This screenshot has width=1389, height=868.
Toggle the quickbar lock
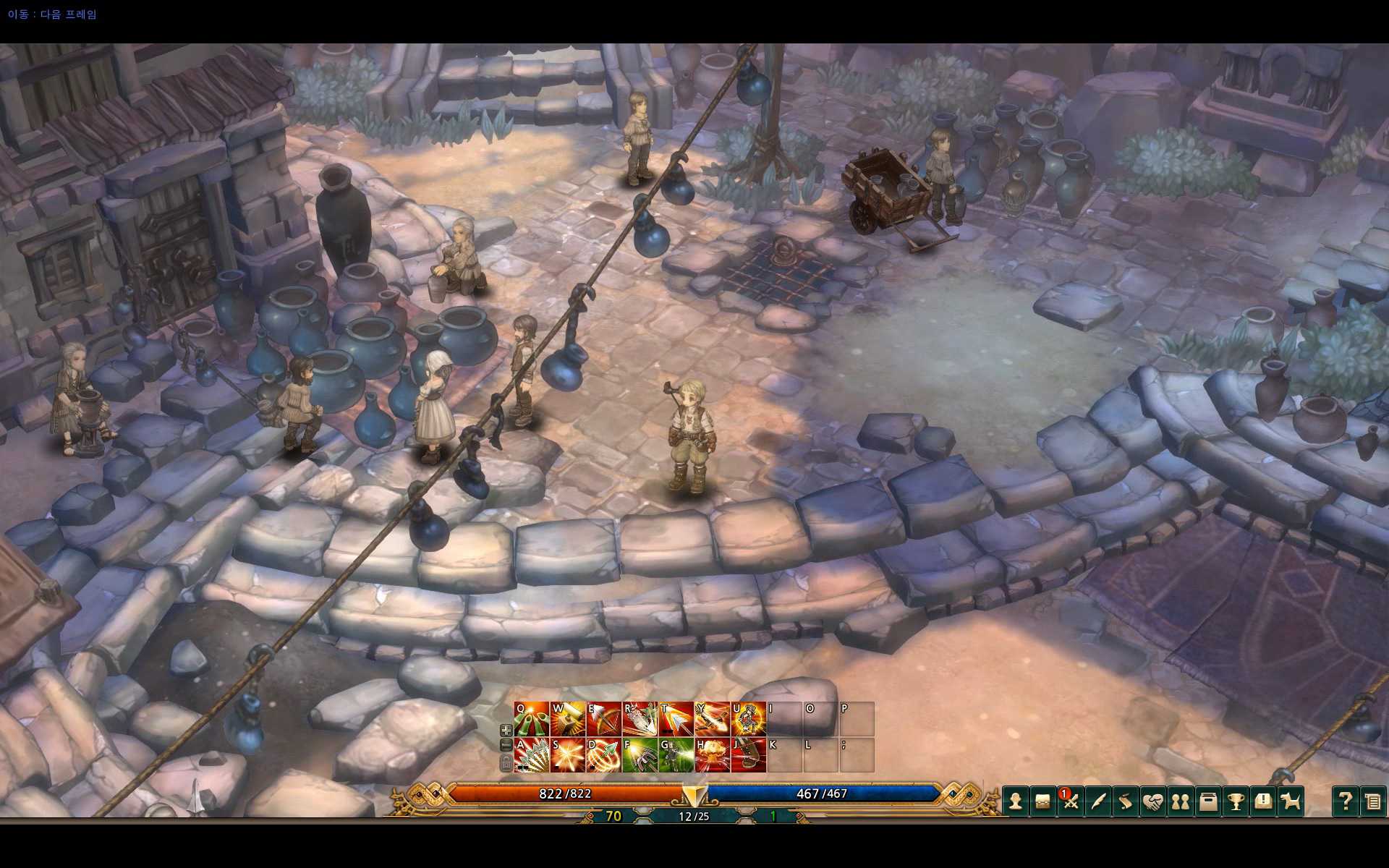pyautogui.click(x=505, y=762)
